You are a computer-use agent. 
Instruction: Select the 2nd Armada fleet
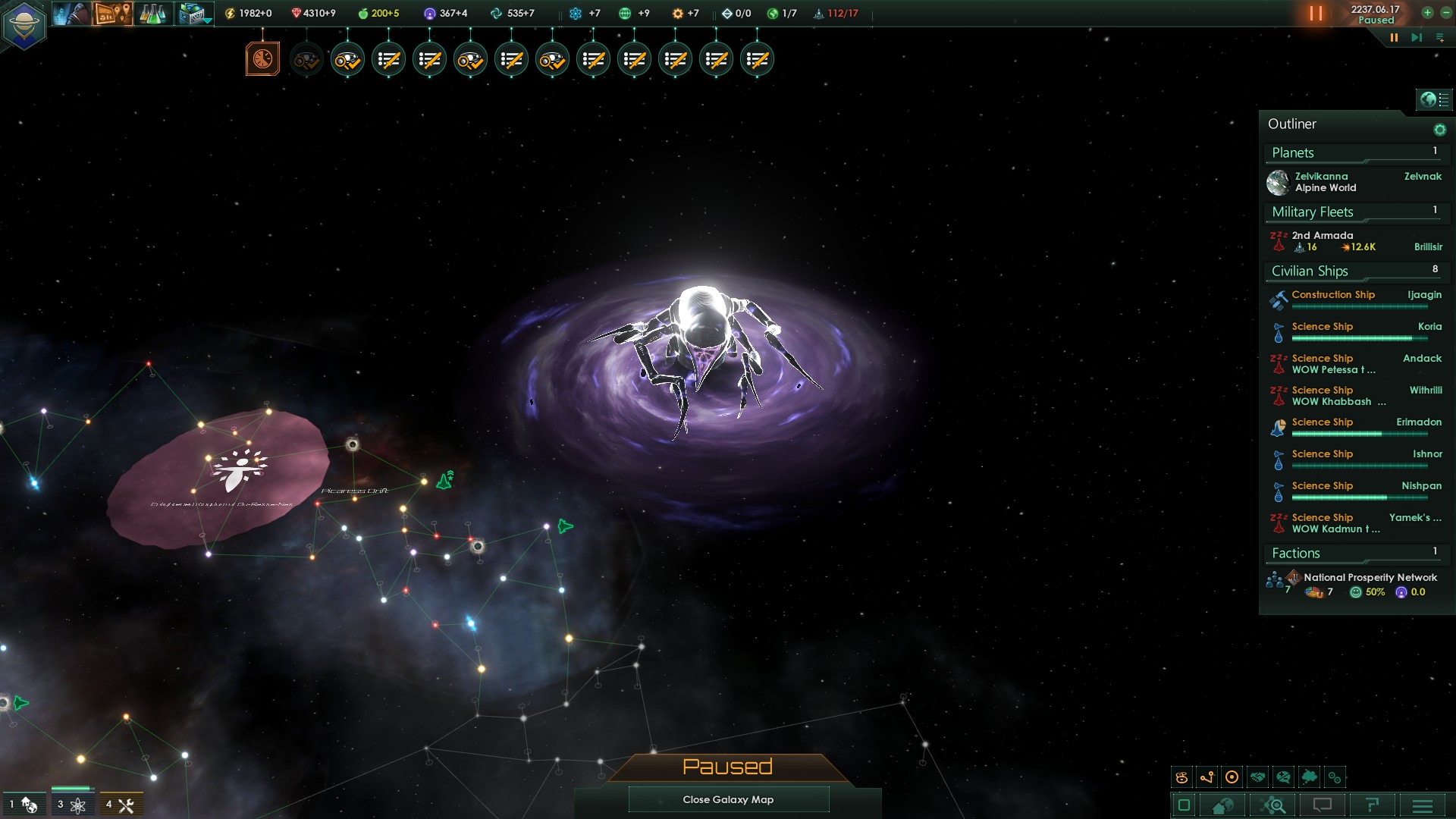click(1323, 241)
